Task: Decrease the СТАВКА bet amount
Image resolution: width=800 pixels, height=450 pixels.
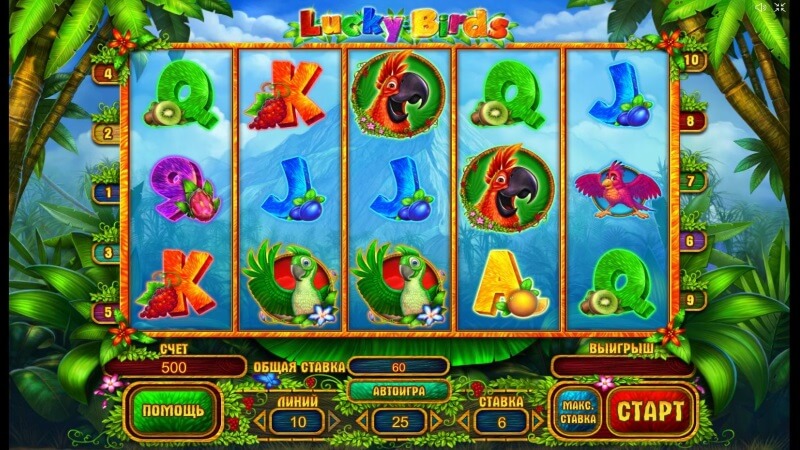Action: tap(461, 420)
